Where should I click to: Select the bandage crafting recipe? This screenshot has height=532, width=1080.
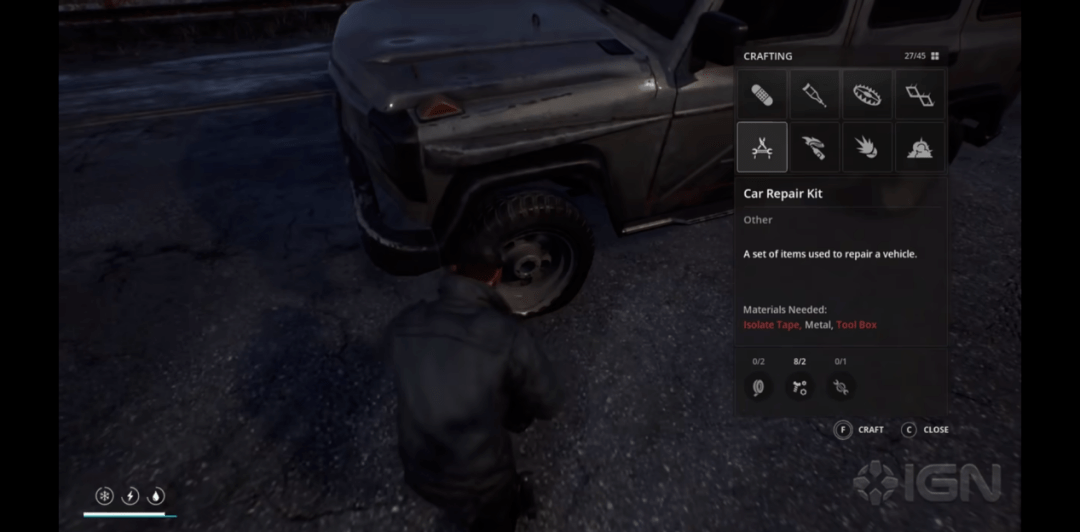point(762,95)
